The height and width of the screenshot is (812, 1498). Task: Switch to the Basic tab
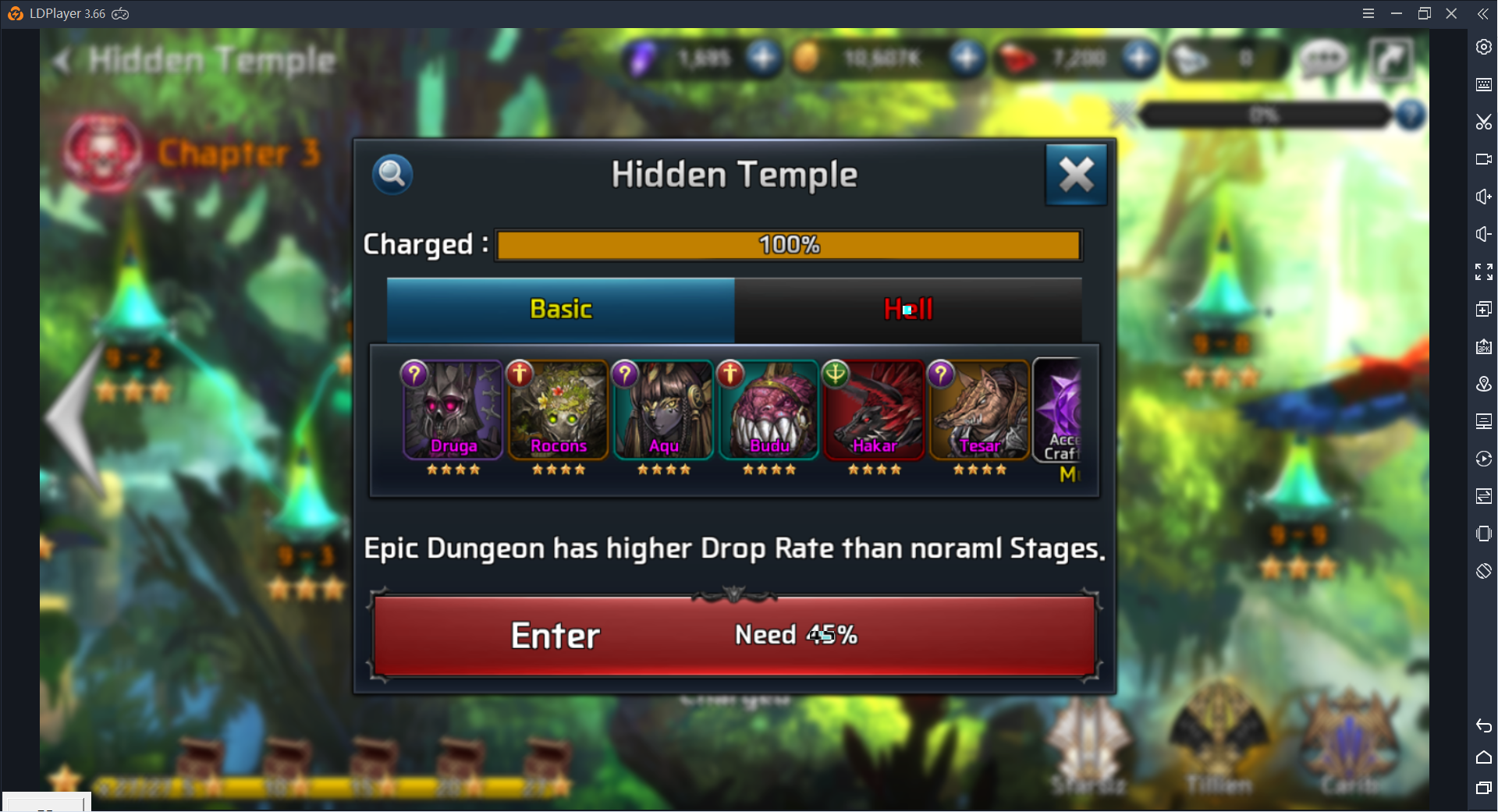point(560,309)
